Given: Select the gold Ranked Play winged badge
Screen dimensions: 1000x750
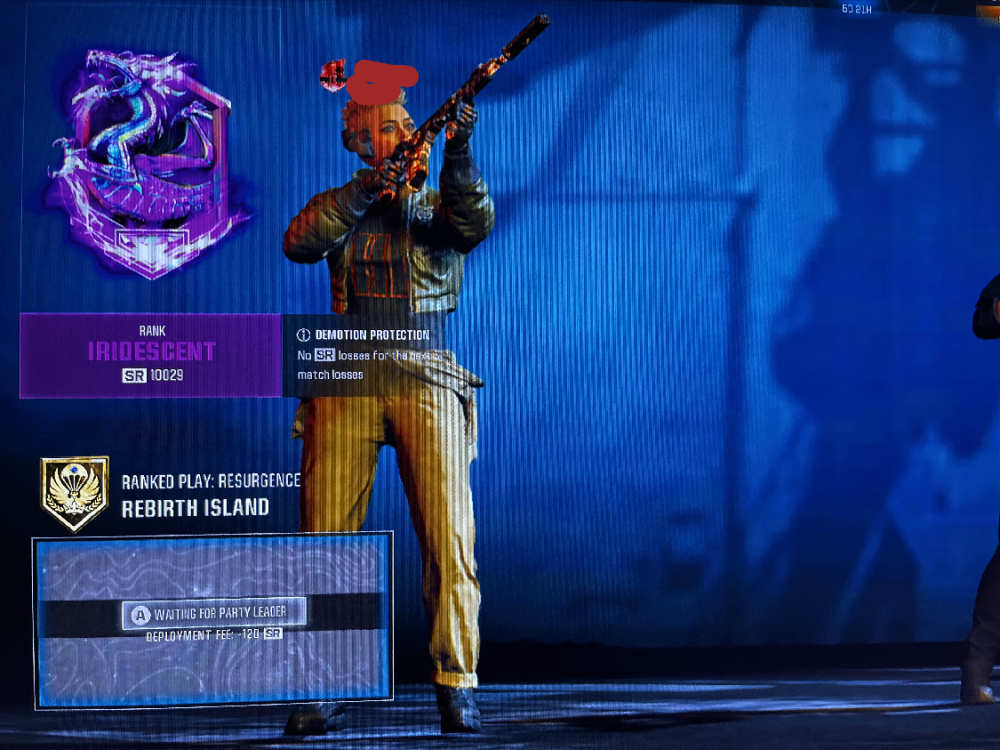Looking at the screenshot, I should point(74,493).
